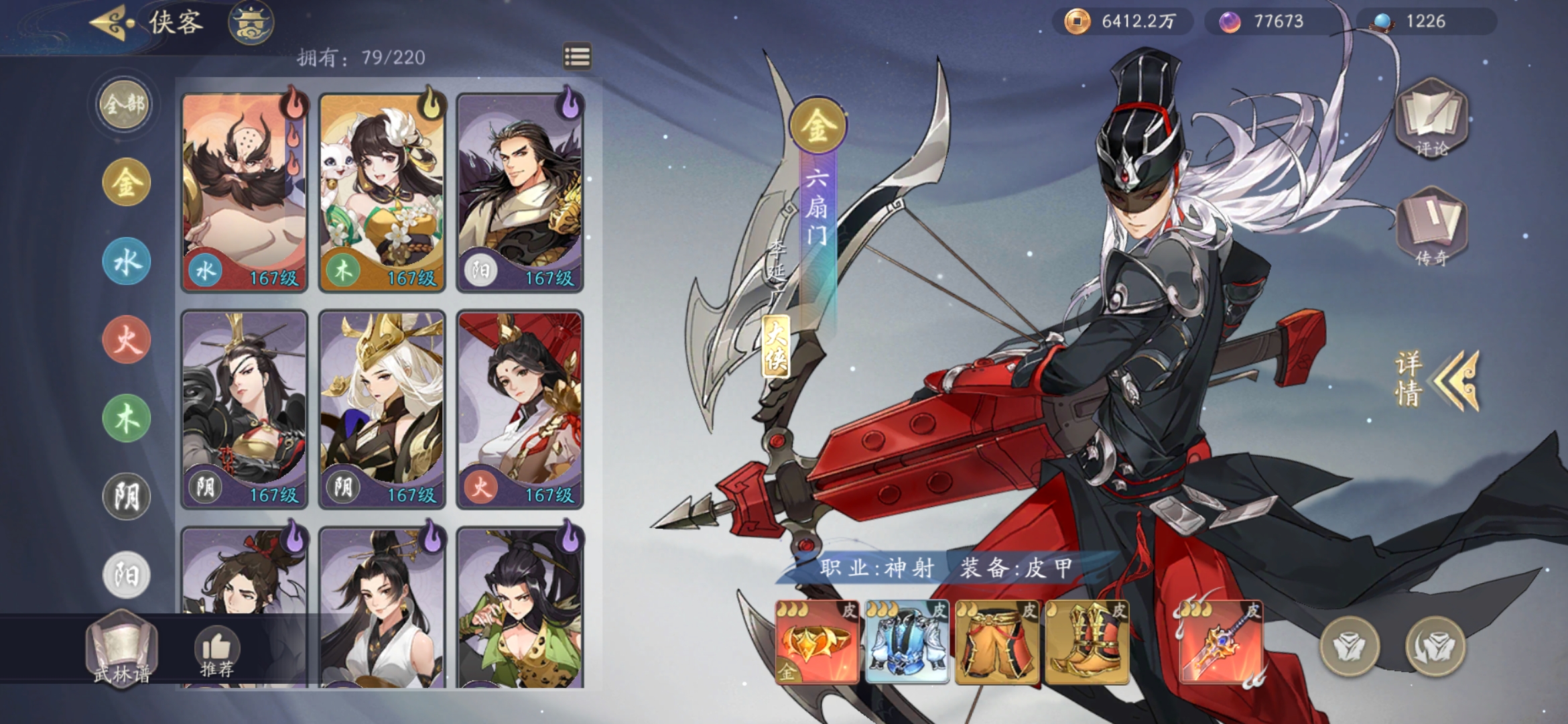Image resolution: width=1568 pixels, height=724 pixels.
Task: Filter heroes by 阴 element
Action: tap(126, 497)
